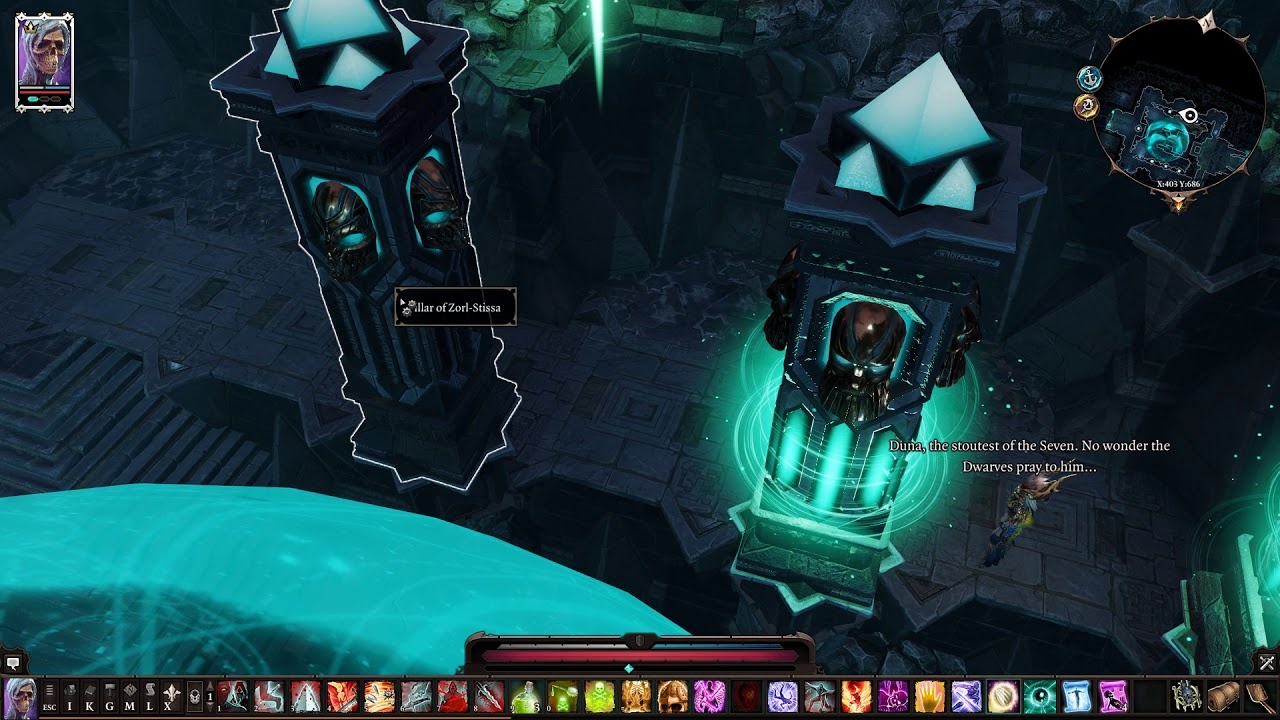The height and width of the screenshot is (720, 1280).
Task: Select the bedroll item in the hotbar
Action: click(1223, 696)
